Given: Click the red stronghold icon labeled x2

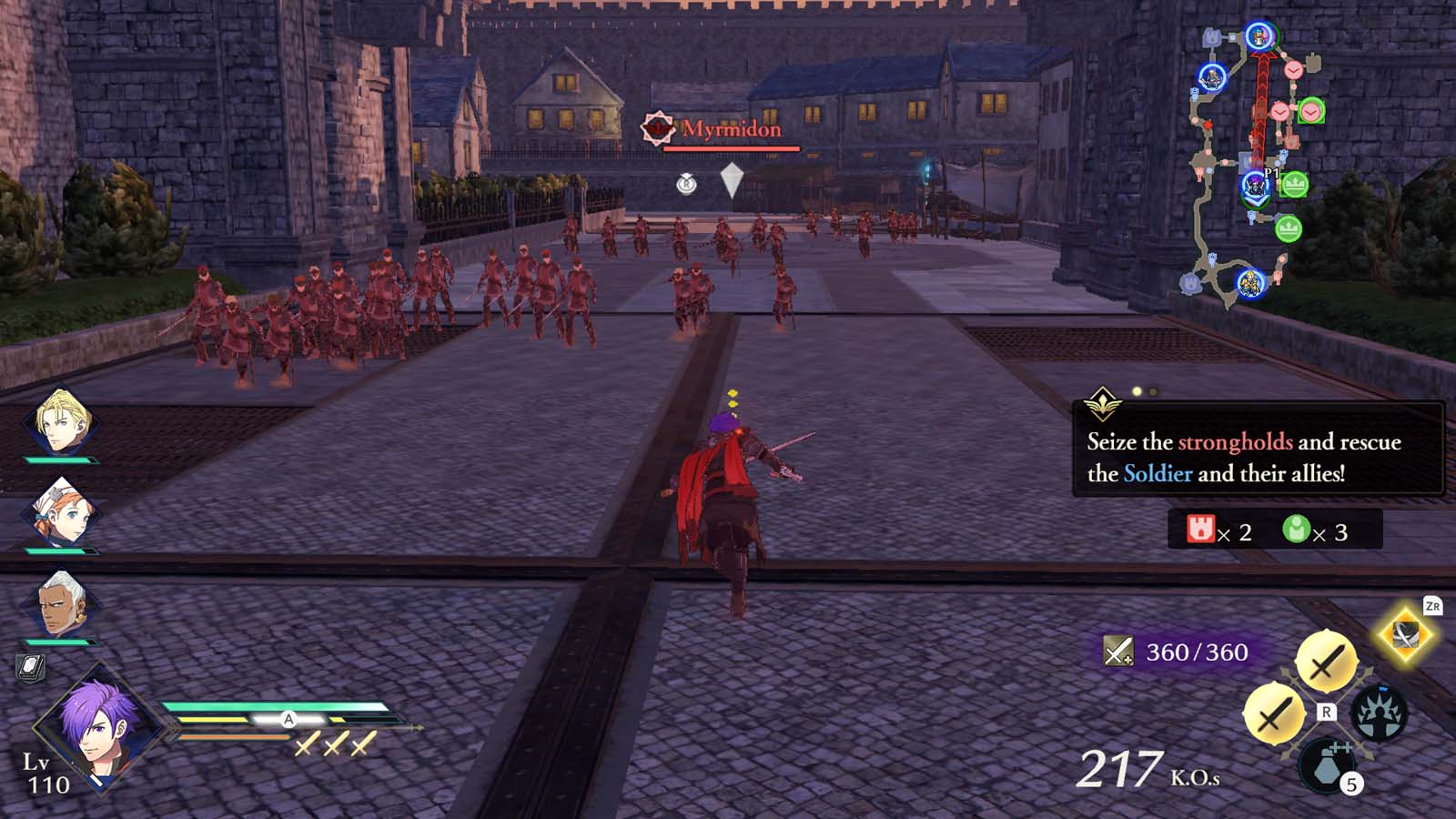Looking at the screenshot, I should 1203,526.
